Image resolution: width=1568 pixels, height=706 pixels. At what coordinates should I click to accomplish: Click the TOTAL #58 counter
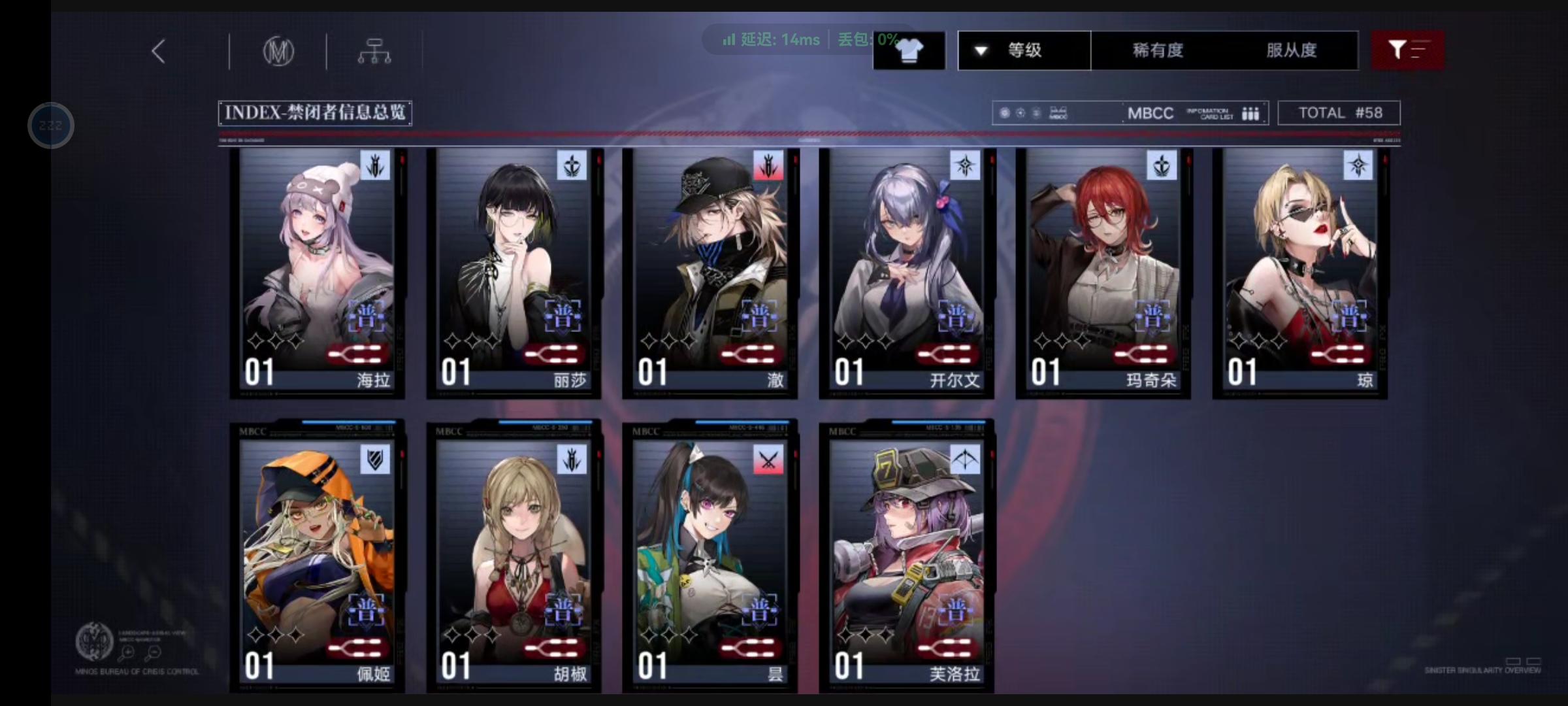(1339, 112)
